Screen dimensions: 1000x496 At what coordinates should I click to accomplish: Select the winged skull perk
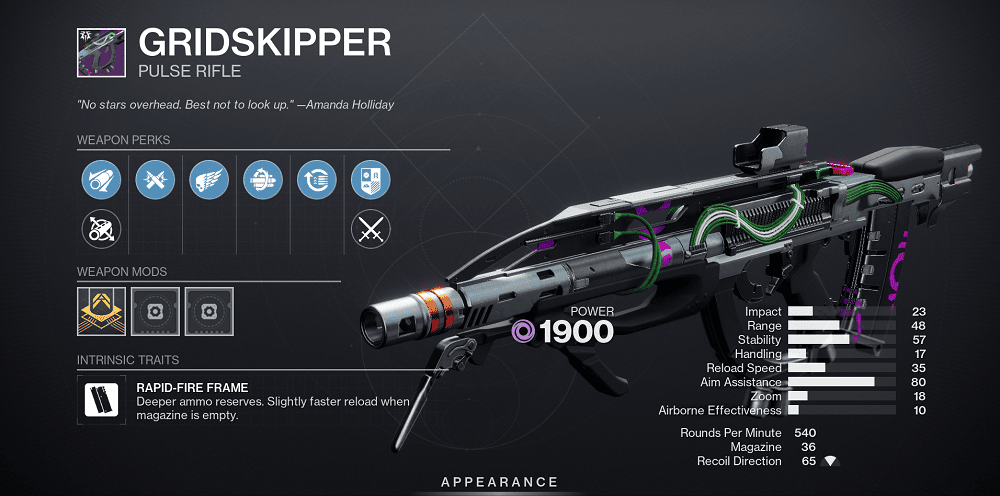point(209,181)
